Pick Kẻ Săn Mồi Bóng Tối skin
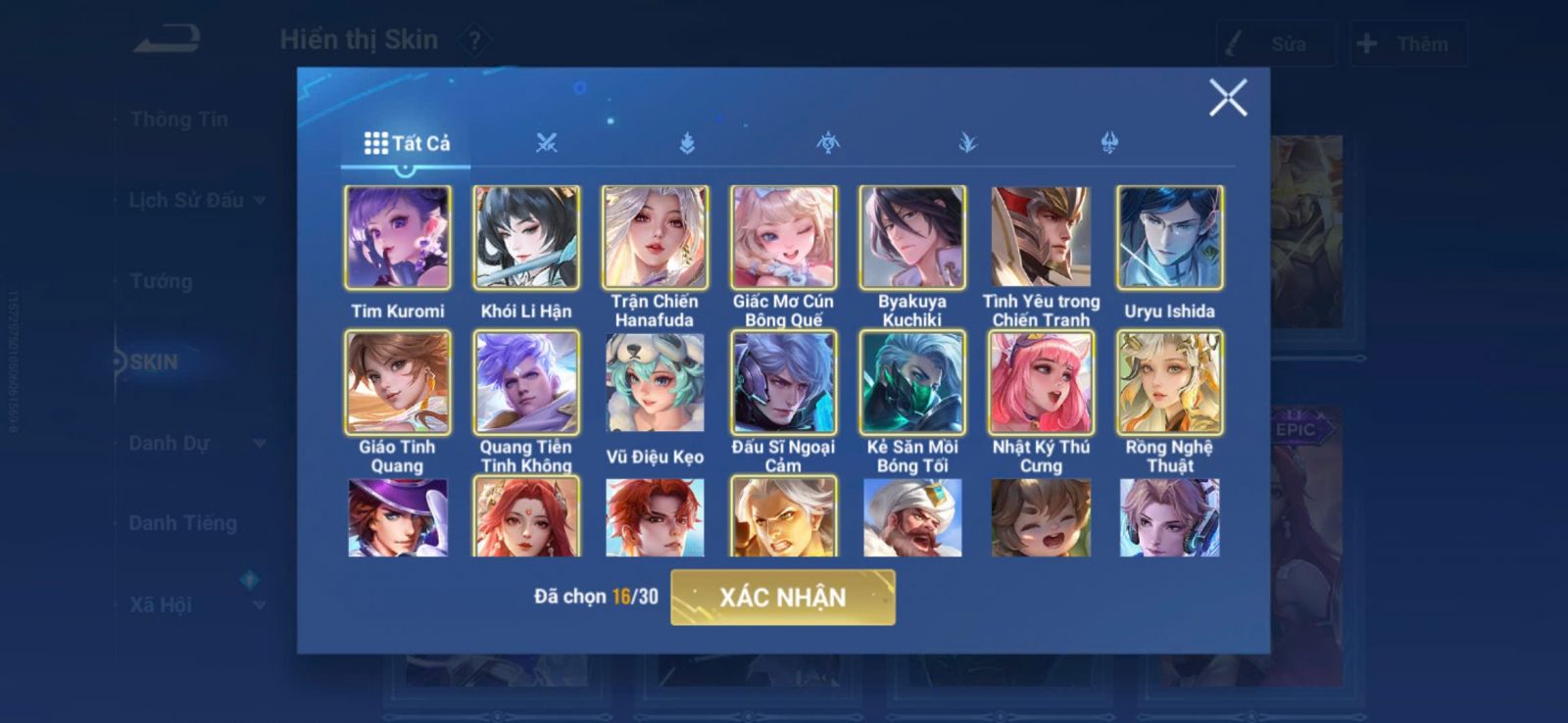Image resolution: width=1568 pixels, height=723 pixels. pos(912,383)
